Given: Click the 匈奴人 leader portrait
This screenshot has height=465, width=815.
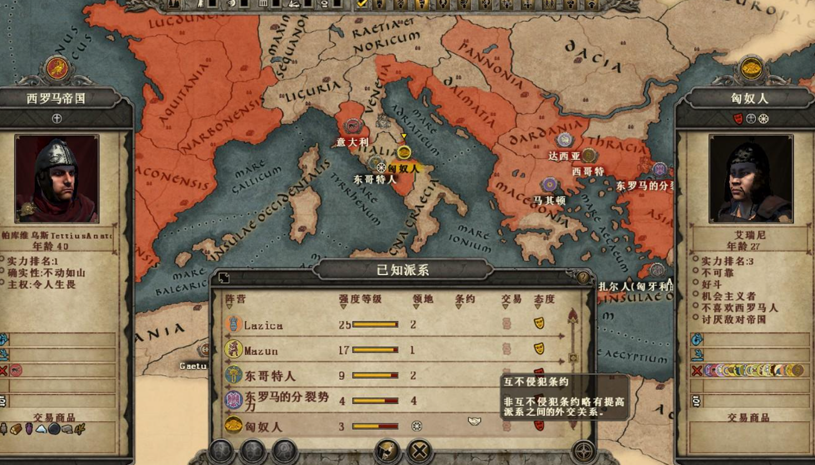Looking at the screenshot, I should pyautogui.click(x=750, y=180).
